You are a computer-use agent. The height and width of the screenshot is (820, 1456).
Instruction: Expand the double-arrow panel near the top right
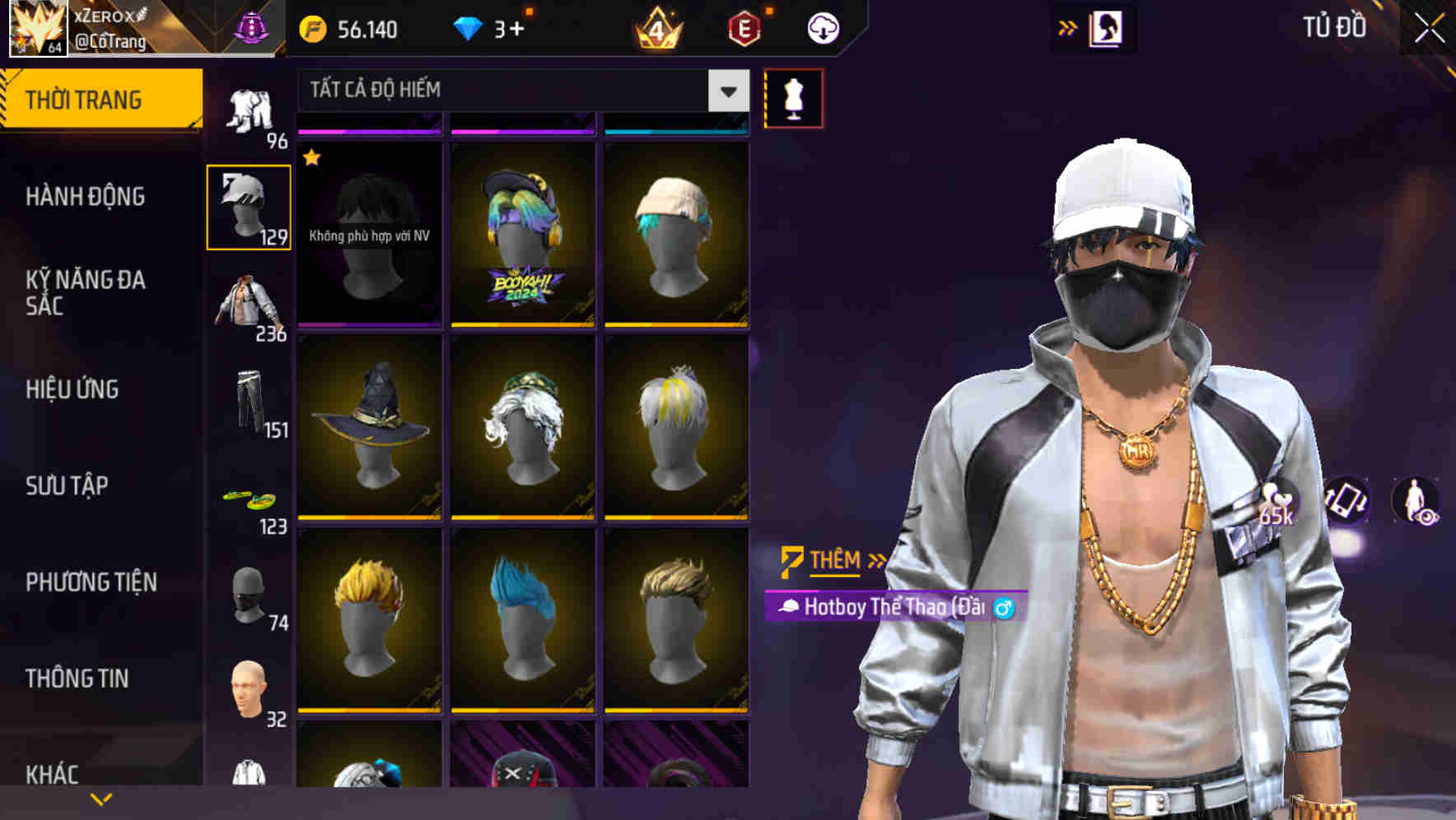pyautogui.click(x=1068, y=27)
